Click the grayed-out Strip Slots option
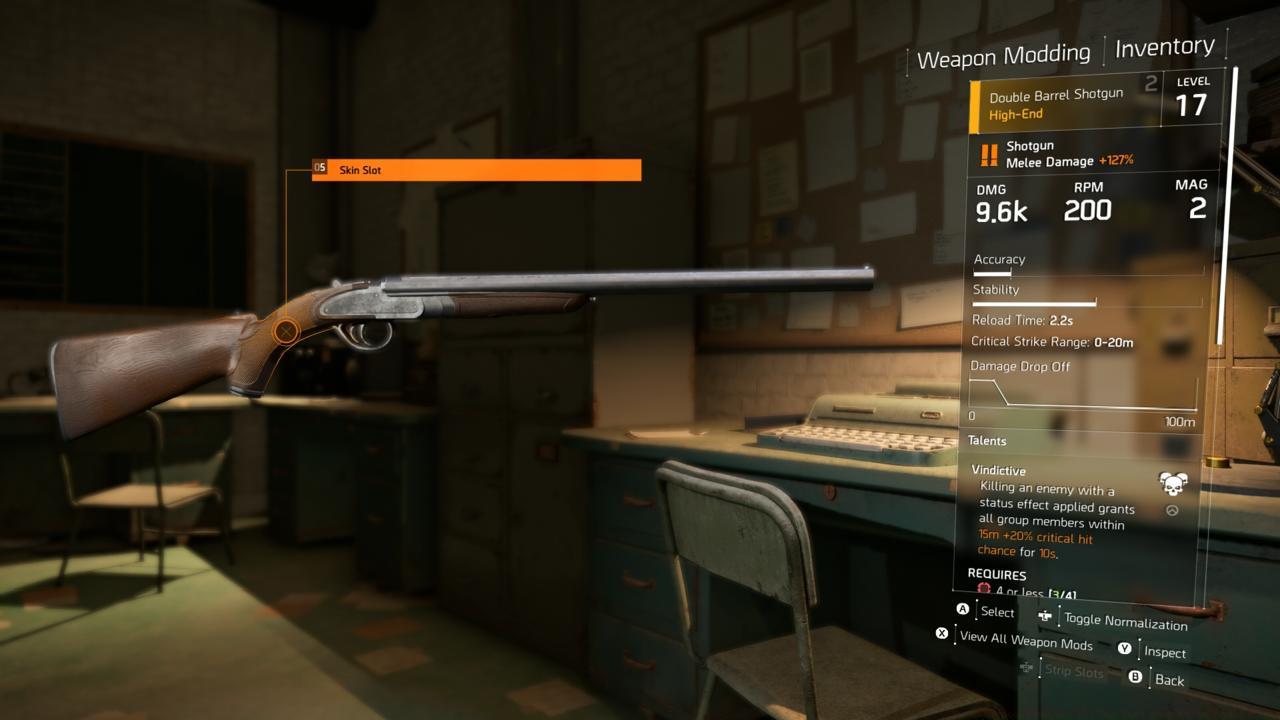This screenshot has height=720, width=1280. (x=1073, y=671)
